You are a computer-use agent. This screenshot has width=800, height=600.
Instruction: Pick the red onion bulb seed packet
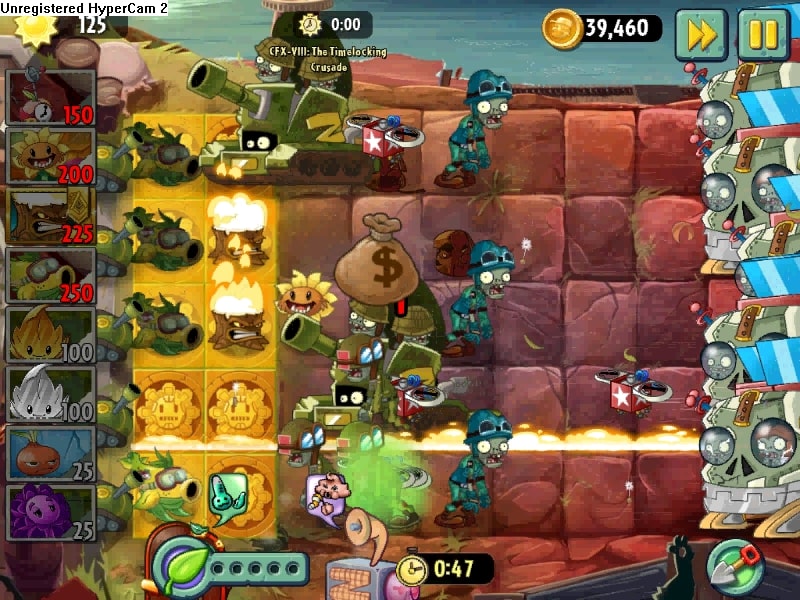52,453
